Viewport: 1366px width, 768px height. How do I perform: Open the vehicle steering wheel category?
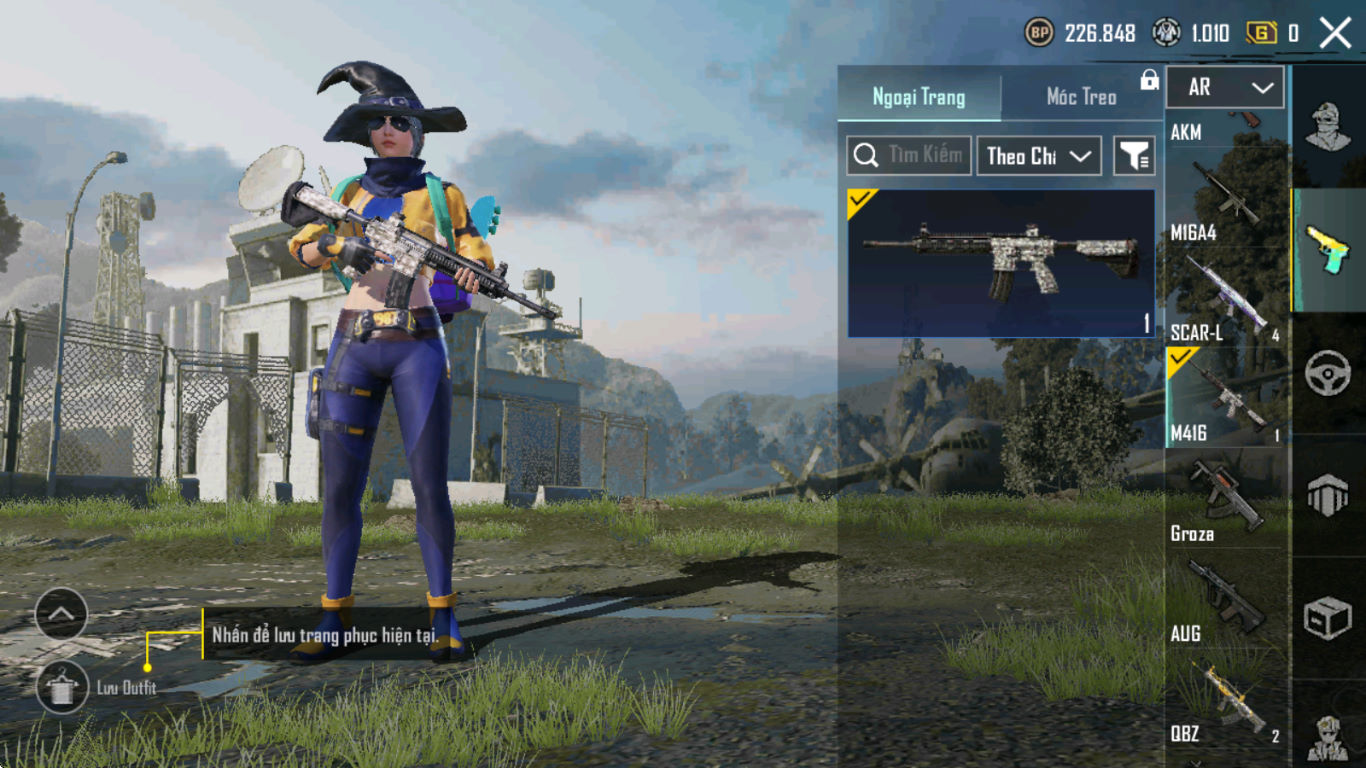pos(1328,374)
